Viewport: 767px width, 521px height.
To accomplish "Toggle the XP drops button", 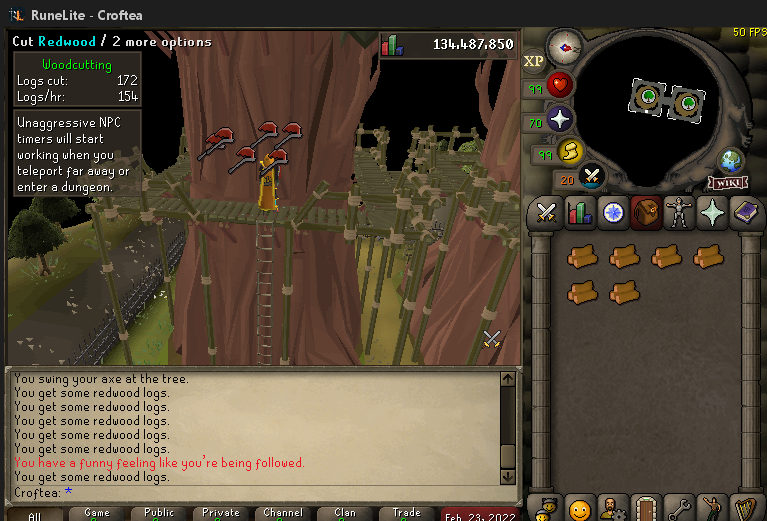I will tap(534, 61).
